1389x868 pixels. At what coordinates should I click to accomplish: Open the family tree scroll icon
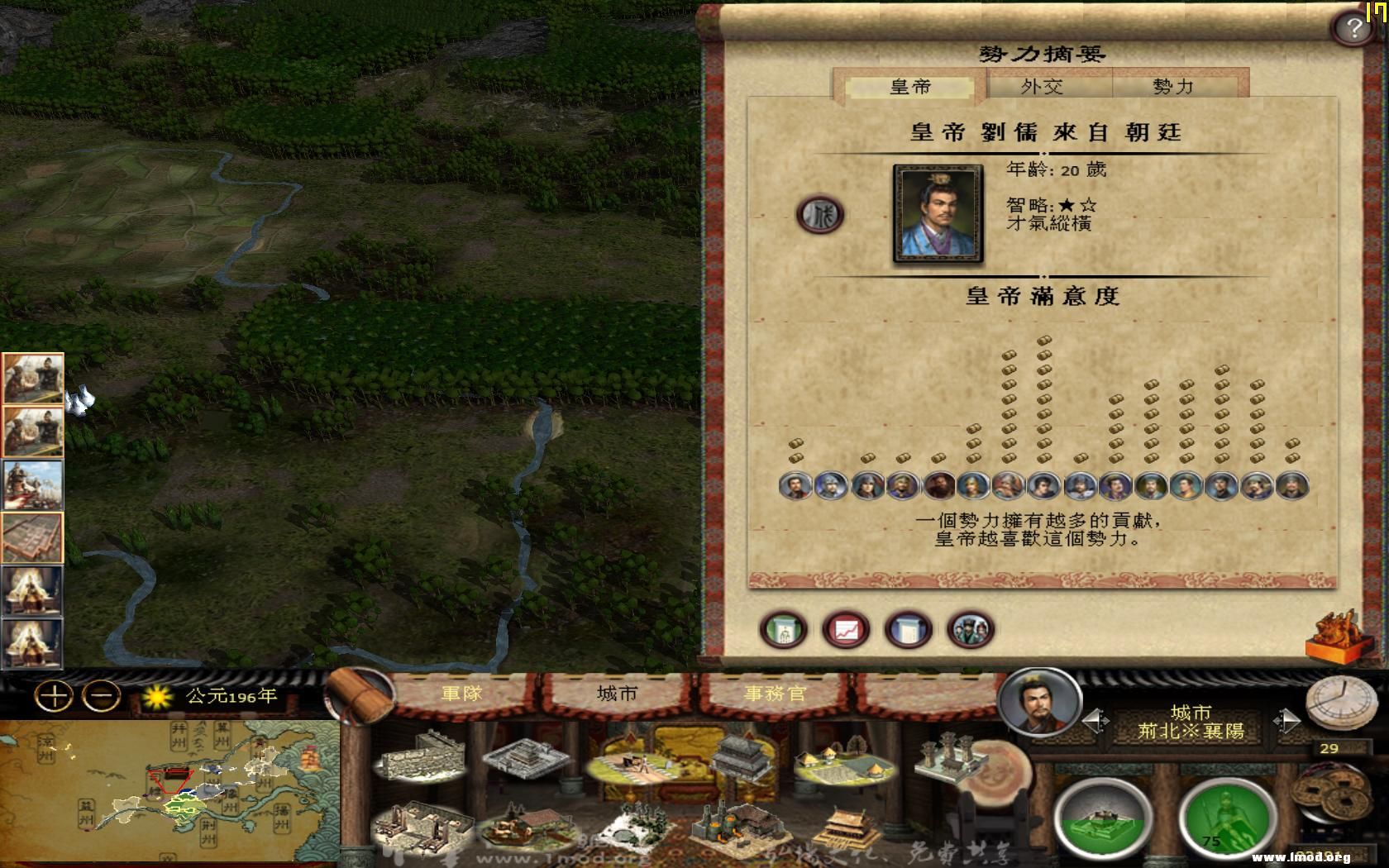point(783,629)
